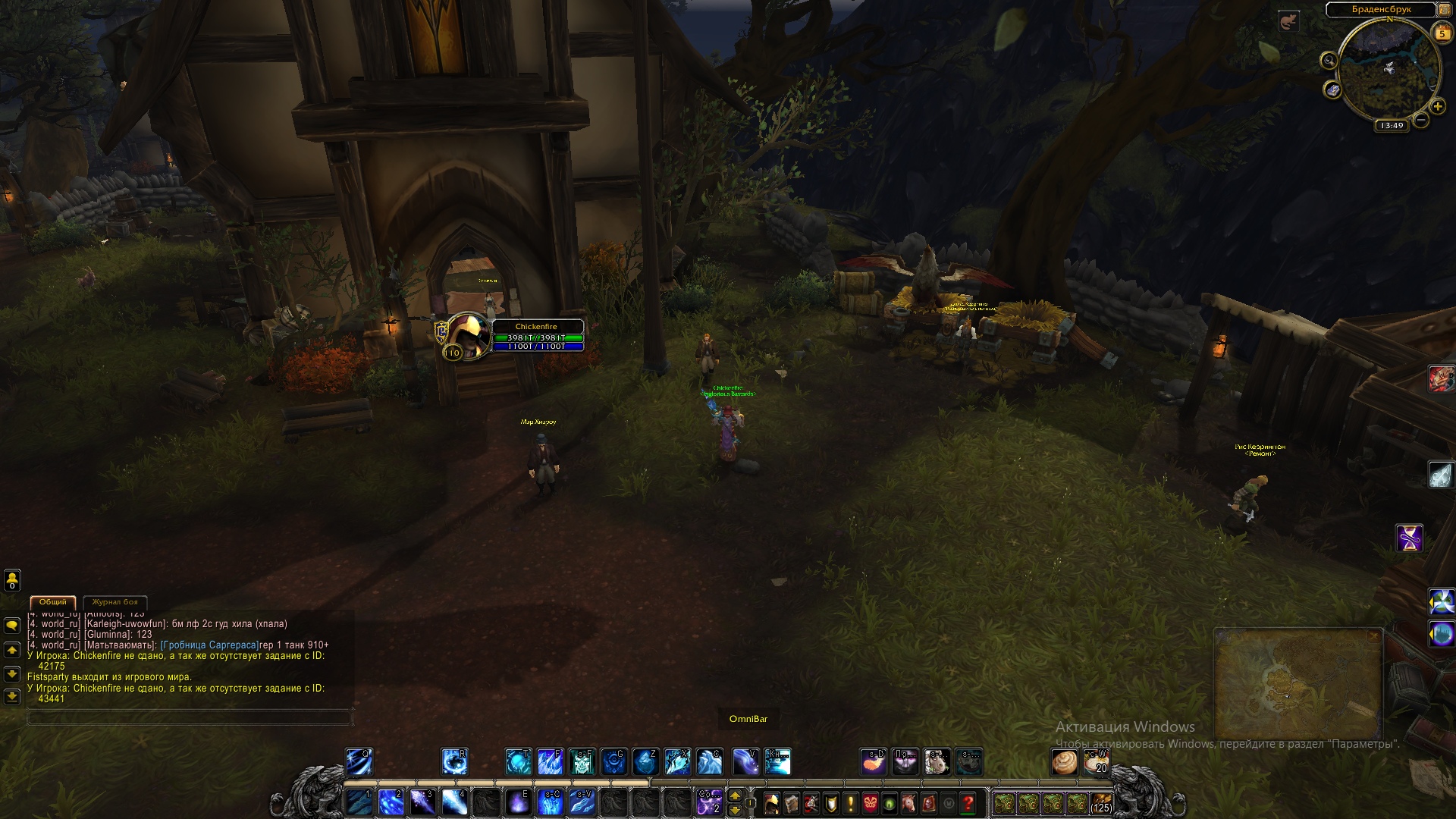Open the backpack showing 125 free slots

point(1100,802)
